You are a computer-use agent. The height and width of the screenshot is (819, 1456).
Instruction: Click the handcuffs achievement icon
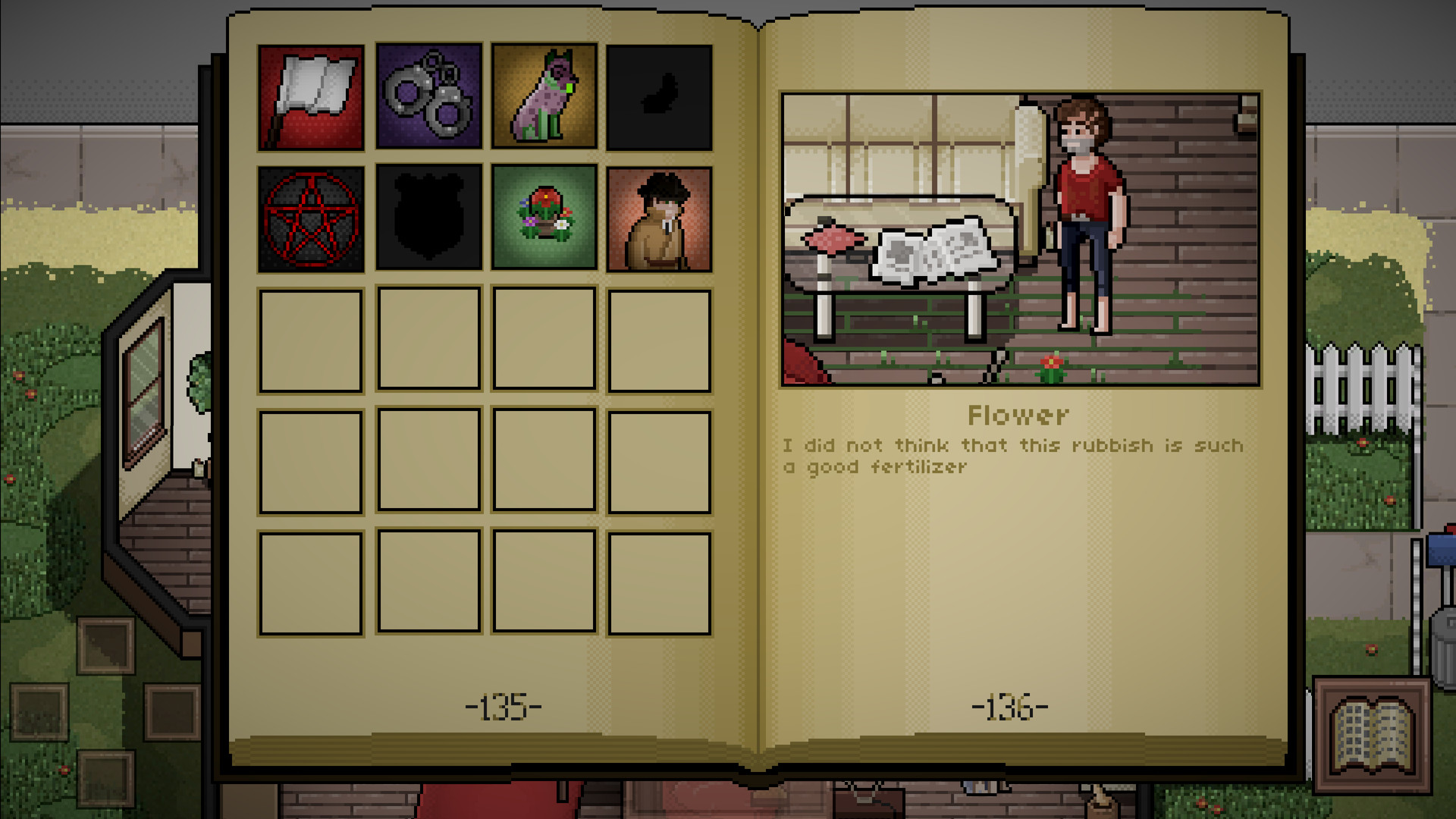click(x=428, y=96)
